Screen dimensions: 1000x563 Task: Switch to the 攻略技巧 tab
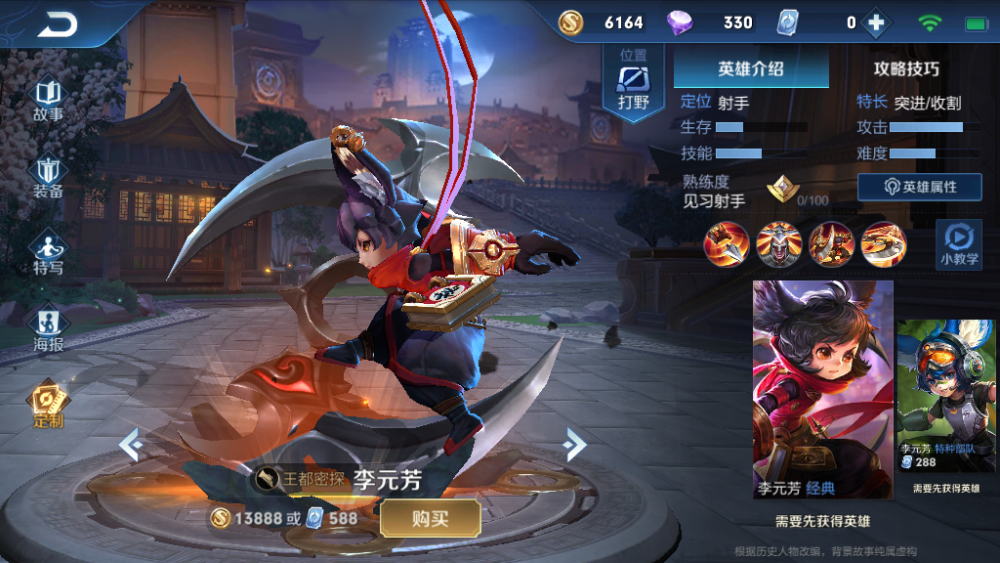[x=906, y=69]
